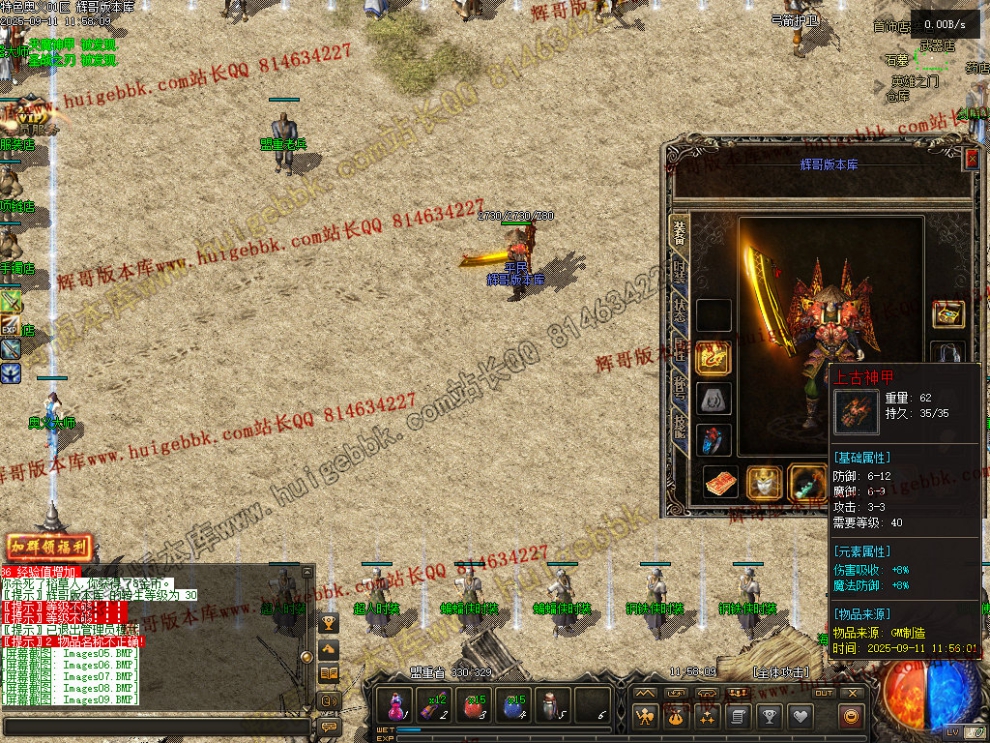Image resolution: width=990 pixels, height=743 pixels.
Task: Click the red and blue ring slot
Action: point(713,441)
